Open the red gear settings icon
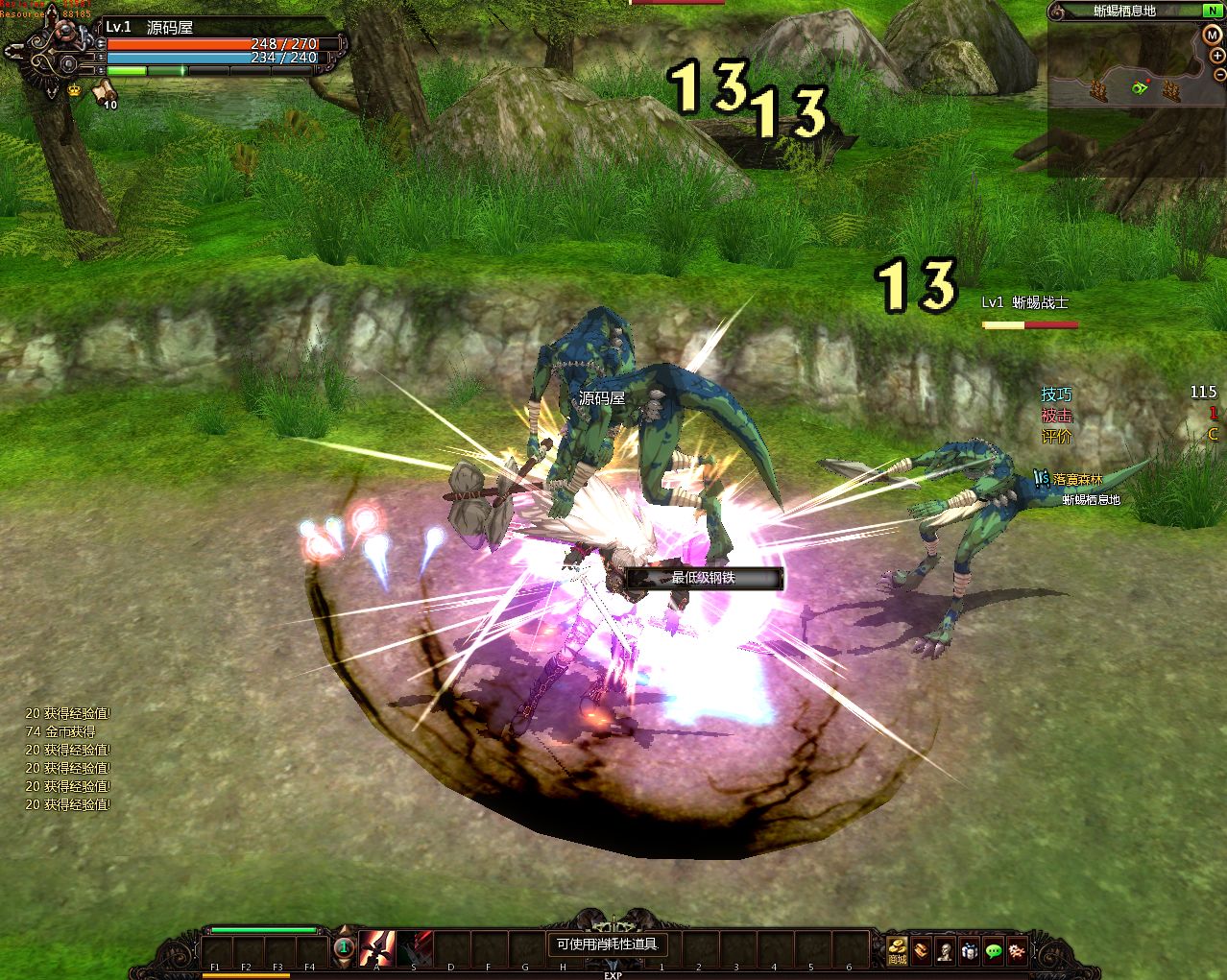Screen dimensions: 1227x980 pos(1017,950)
